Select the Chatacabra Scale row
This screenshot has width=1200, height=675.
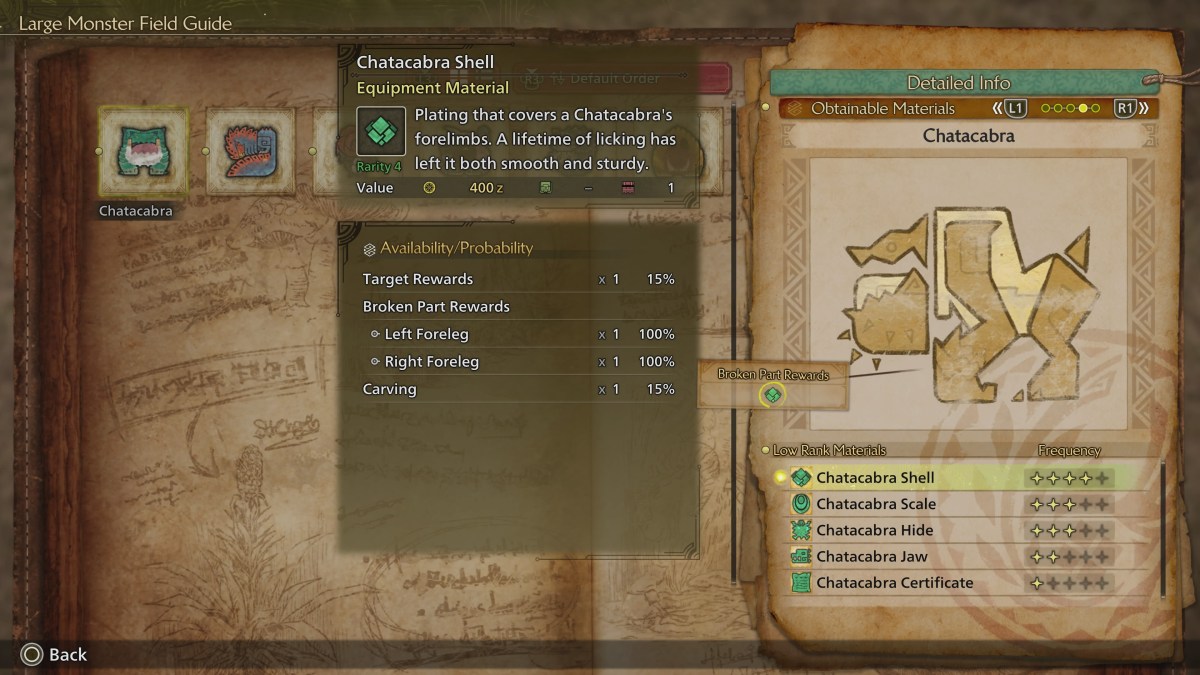pyautogui.click(x=875, y=504)
